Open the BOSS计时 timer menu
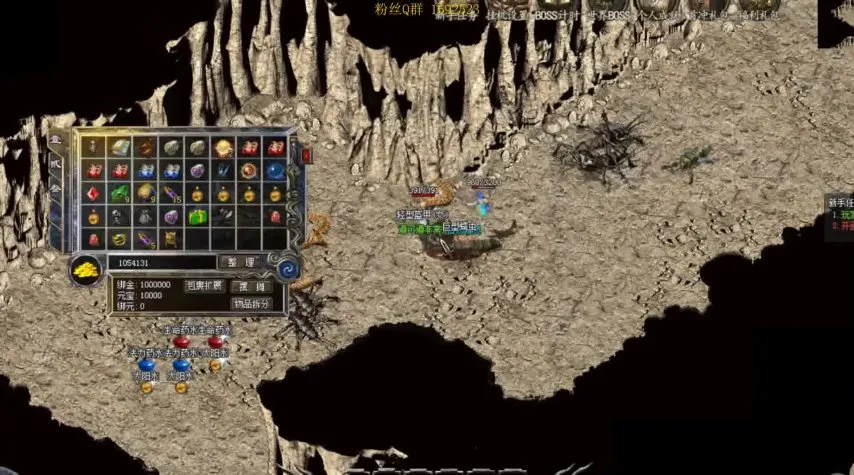 [546, 15]
